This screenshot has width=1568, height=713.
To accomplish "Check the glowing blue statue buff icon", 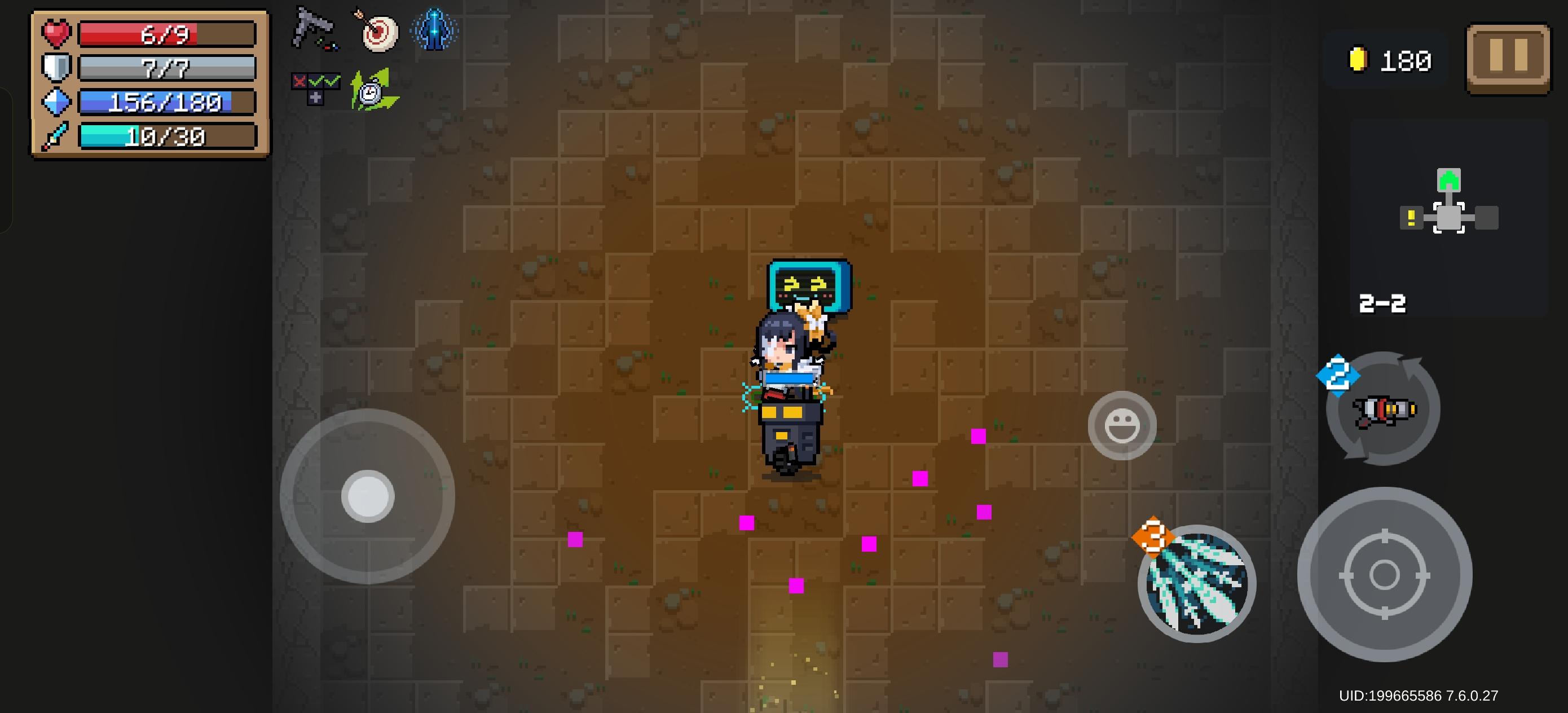I will (x=436, y=30).
